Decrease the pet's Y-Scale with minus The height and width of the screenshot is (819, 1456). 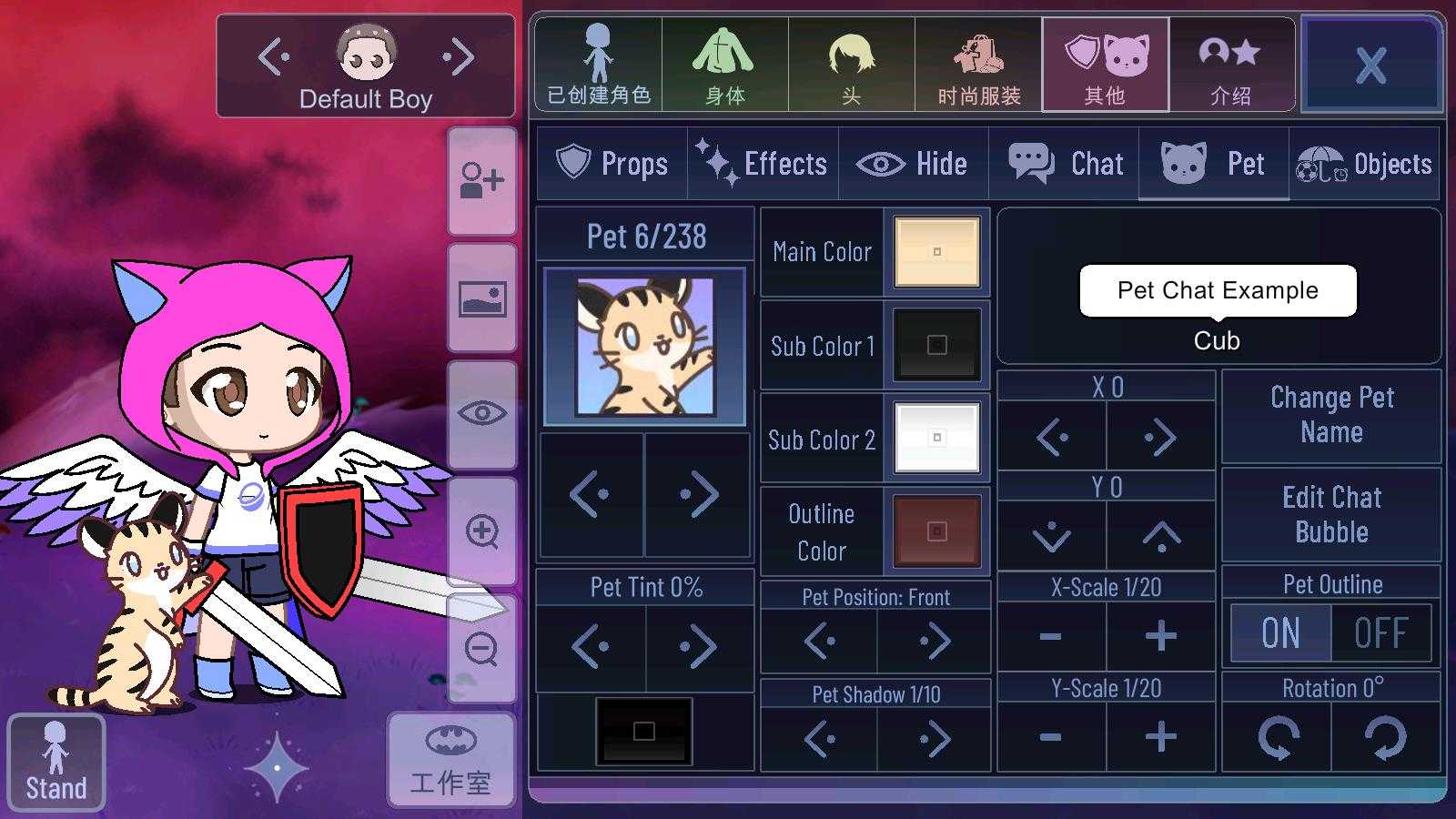[1051, 737]
